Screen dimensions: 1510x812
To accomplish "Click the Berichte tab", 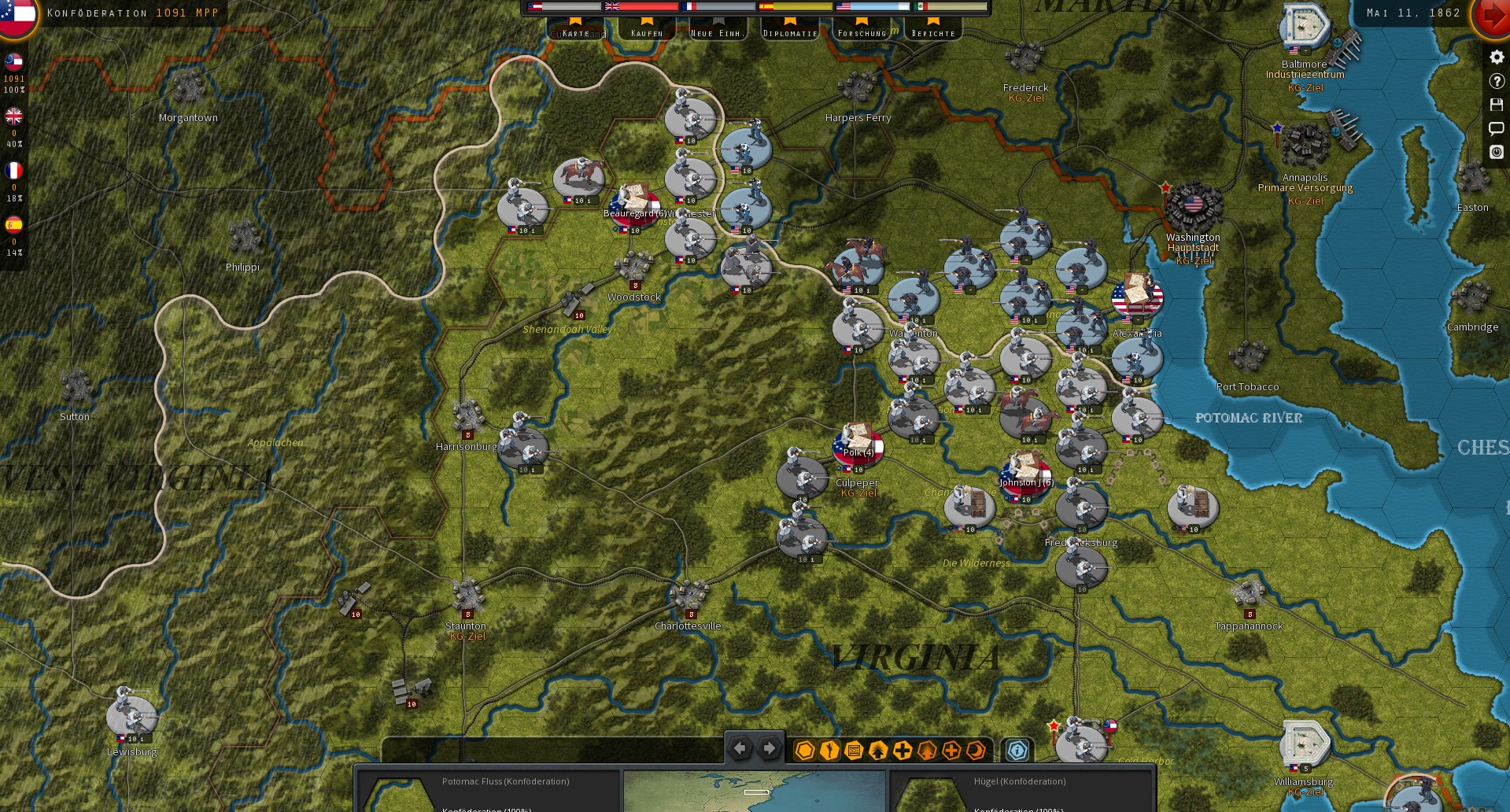I will [933, 33].
